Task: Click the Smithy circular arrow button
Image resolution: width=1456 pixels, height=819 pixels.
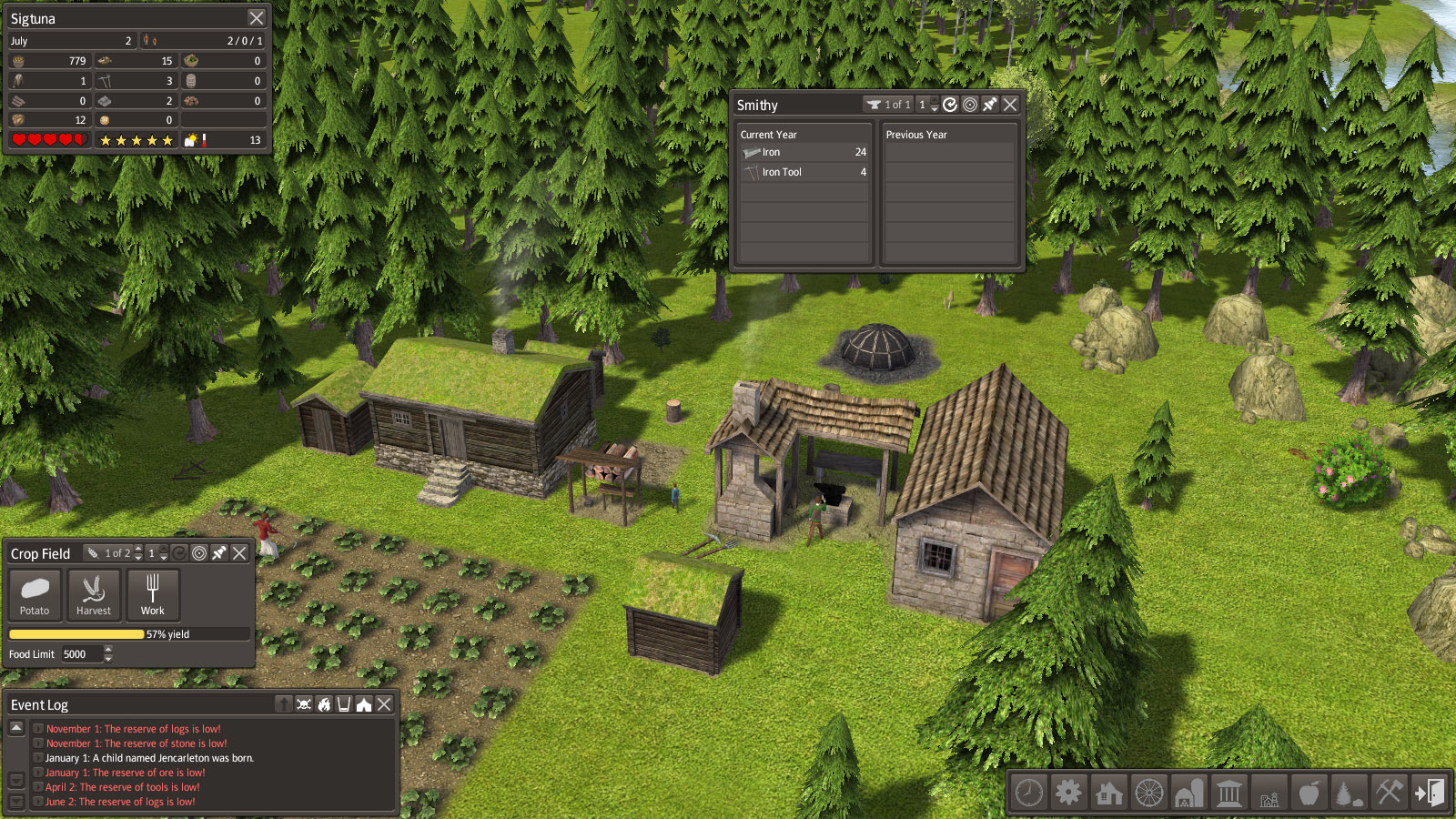Action: pos(950,105)
